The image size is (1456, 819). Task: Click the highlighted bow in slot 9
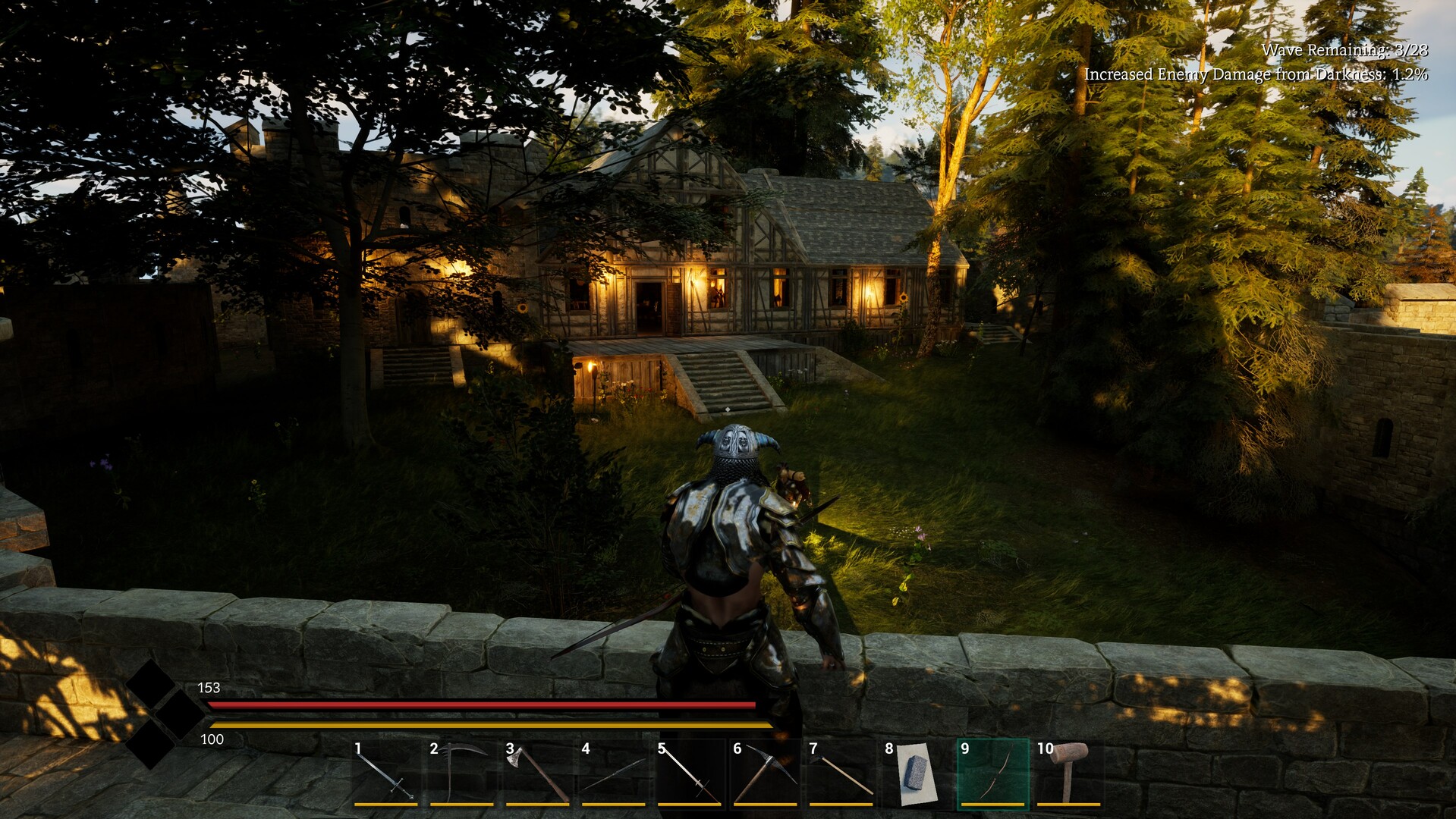click(992, 773)
